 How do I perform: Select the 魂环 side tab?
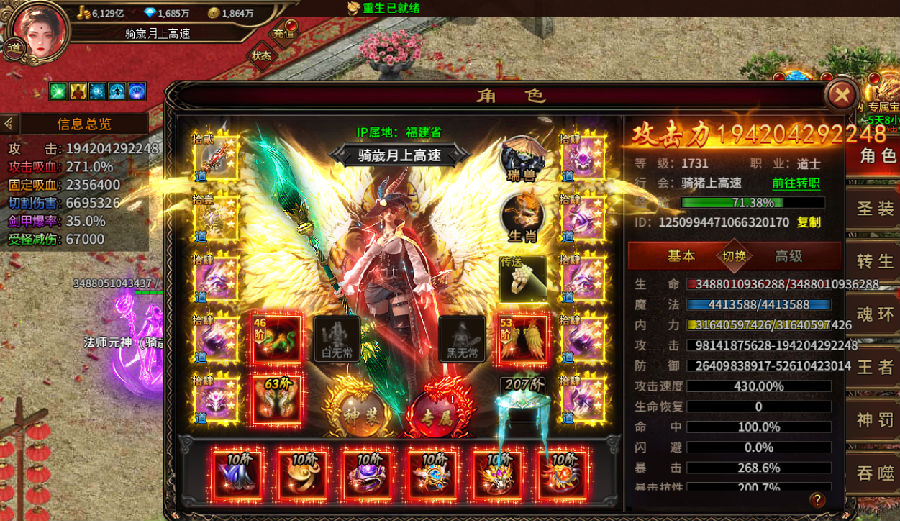[877, 314]
